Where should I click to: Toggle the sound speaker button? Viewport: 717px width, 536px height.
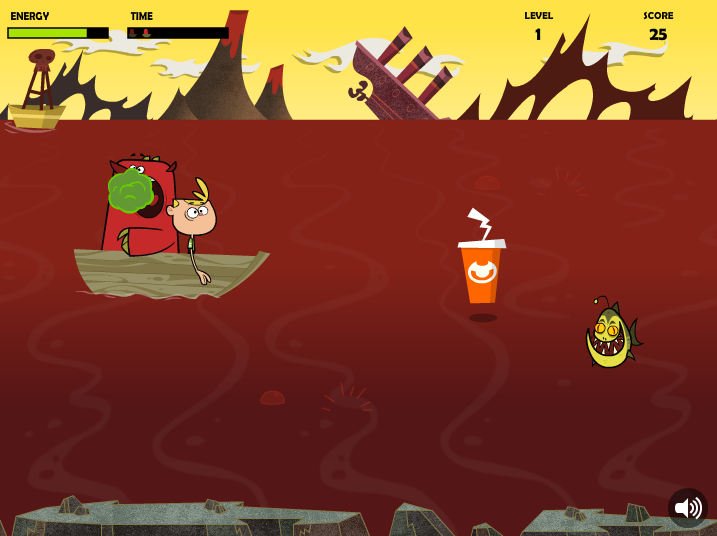point(687,508)
